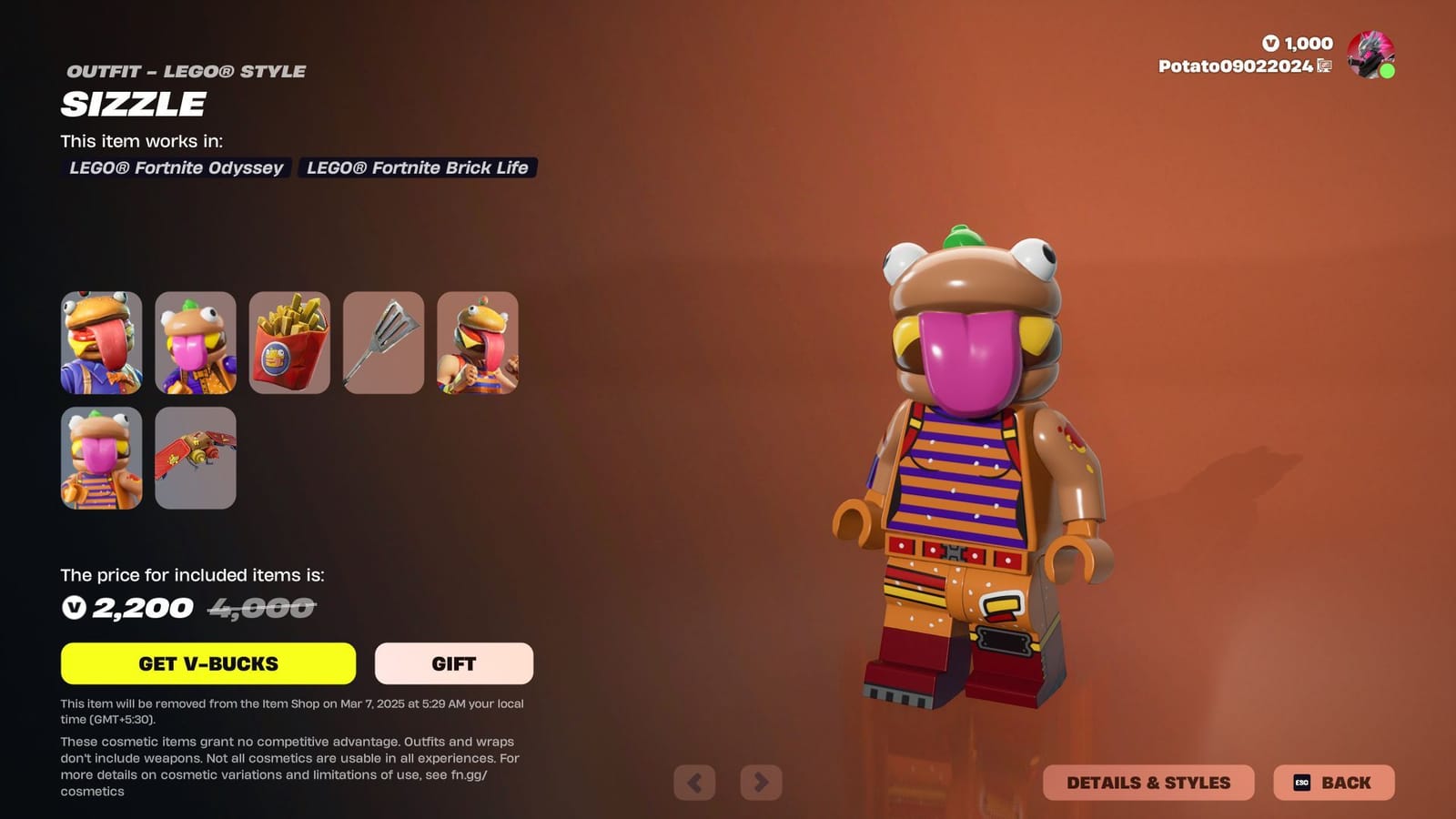Open DETAILS & STYLES
Image resolution: width=1456 pixels, height=819 pixels.
1149,782
